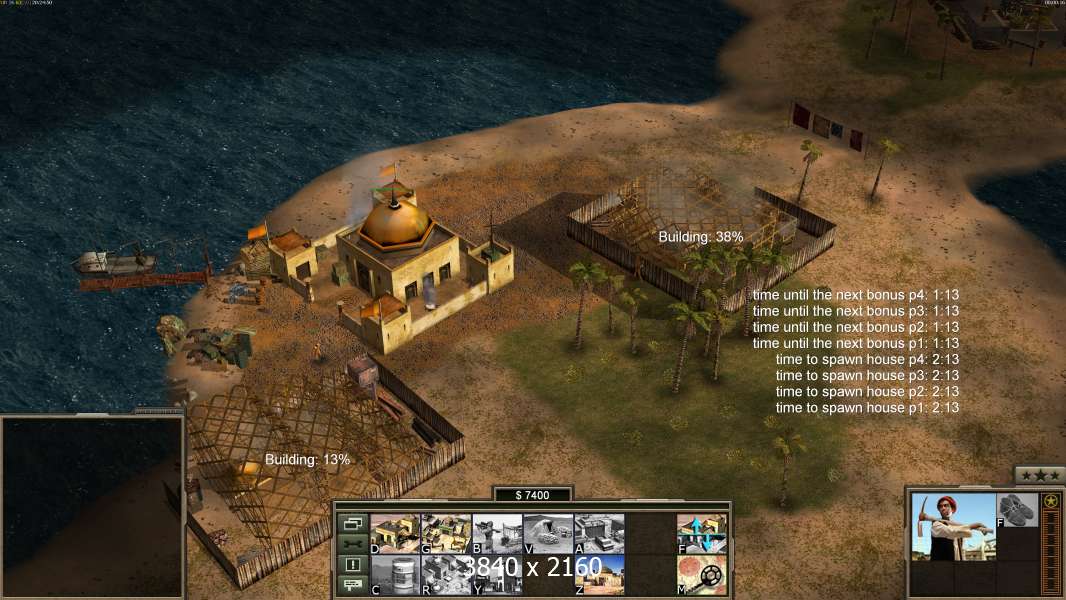This screenshot has height=600, width=1066.
Task: Pick the greyed structure icon marked R
Action: (x=446, y=574)
